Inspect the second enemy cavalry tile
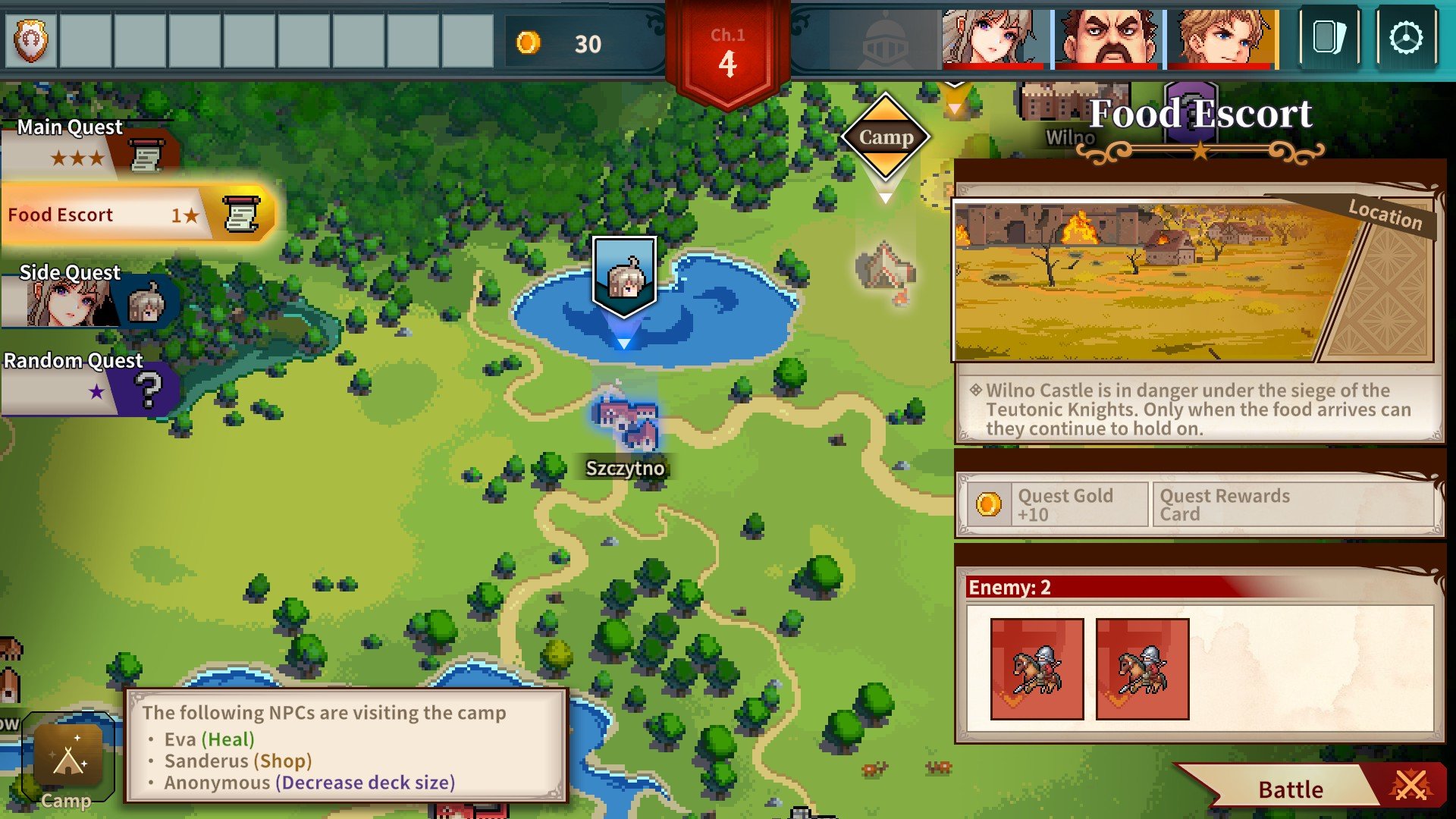Screen dimensions: 1456x819 (x=1142, y=669)
